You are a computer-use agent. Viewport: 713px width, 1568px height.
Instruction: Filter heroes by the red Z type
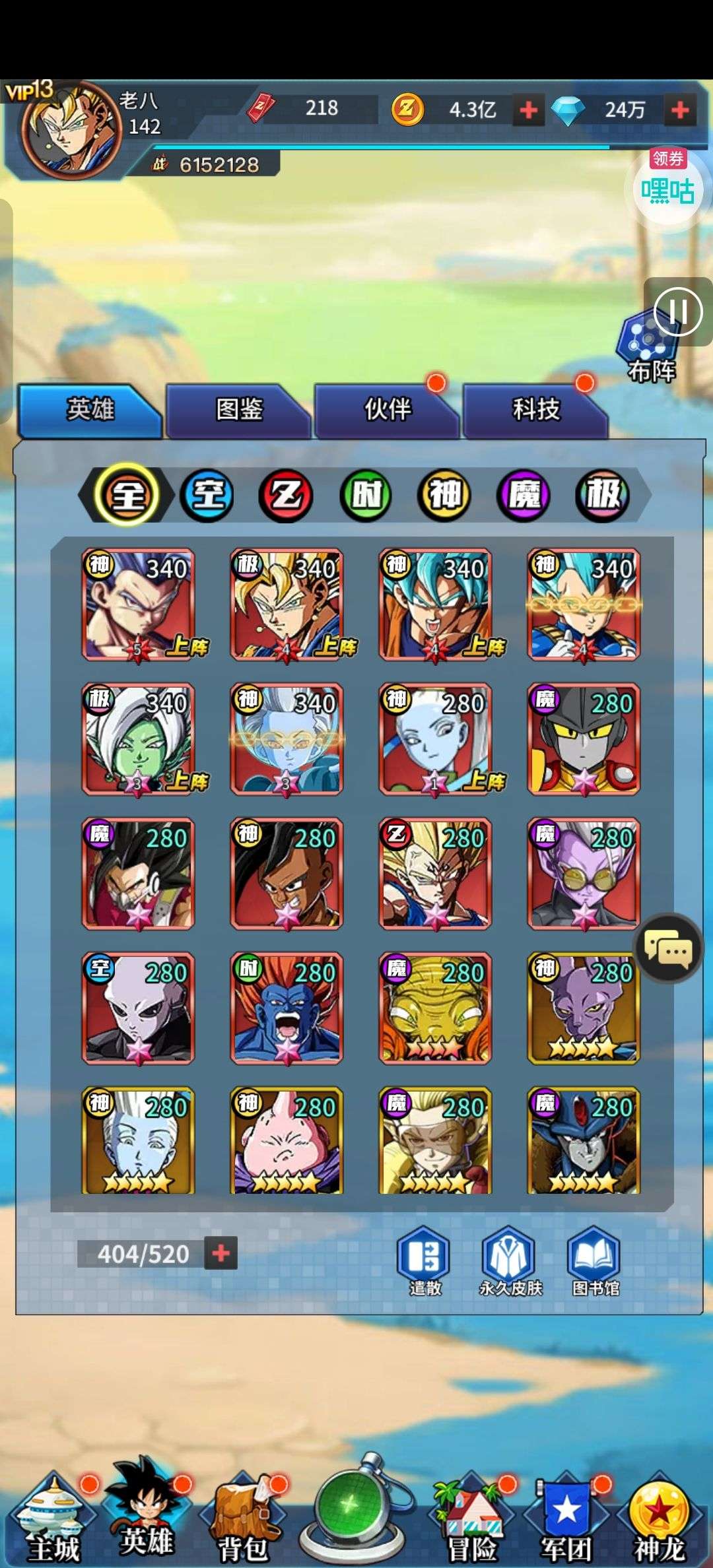point(287,495)
